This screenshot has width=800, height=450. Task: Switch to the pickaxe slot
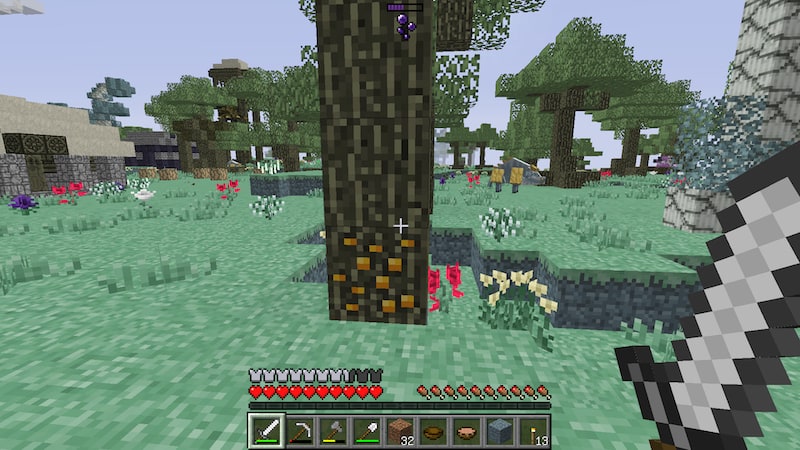(x=299, y=431)
